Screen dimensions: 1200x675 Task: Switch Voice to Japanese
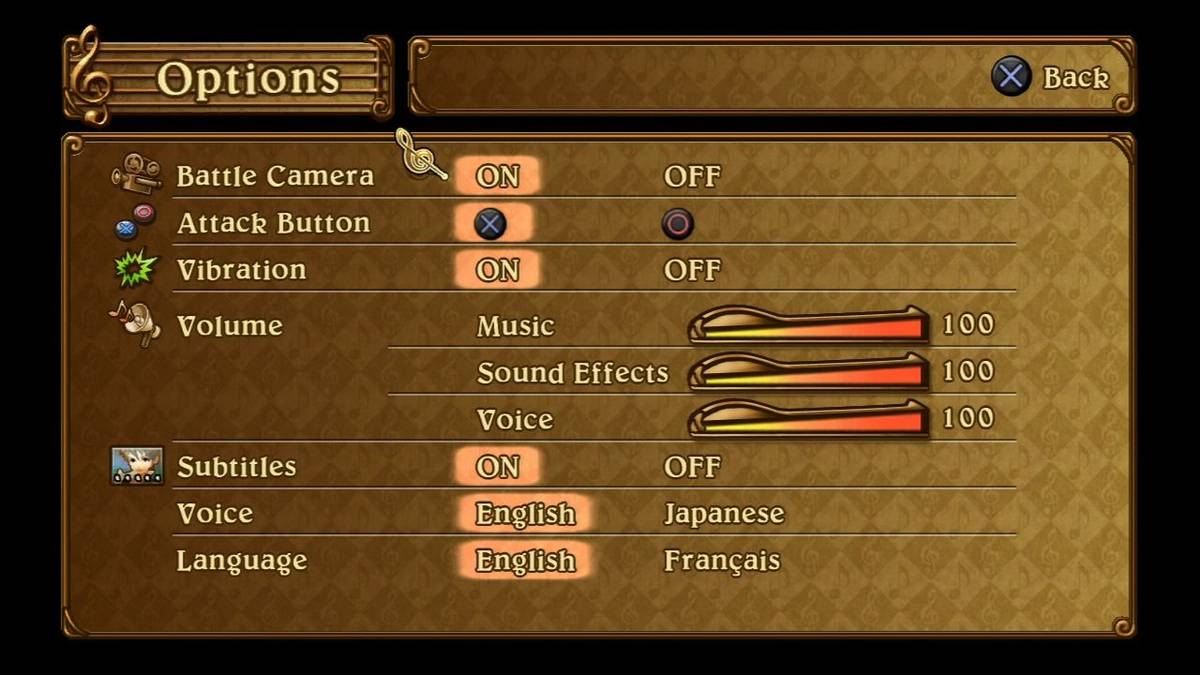[724, 514]
